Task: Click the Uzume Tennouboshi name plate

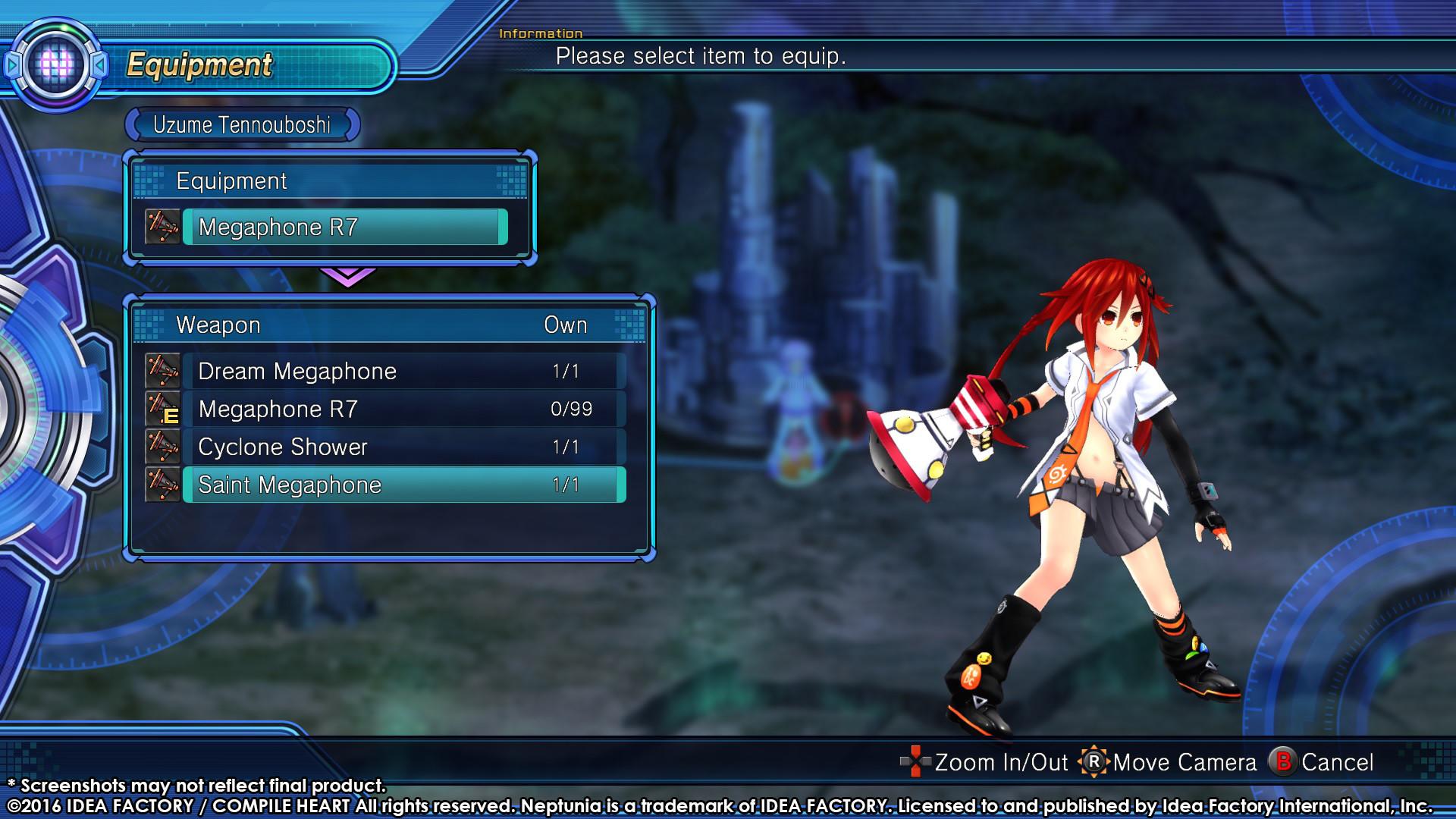Action: 243,125
